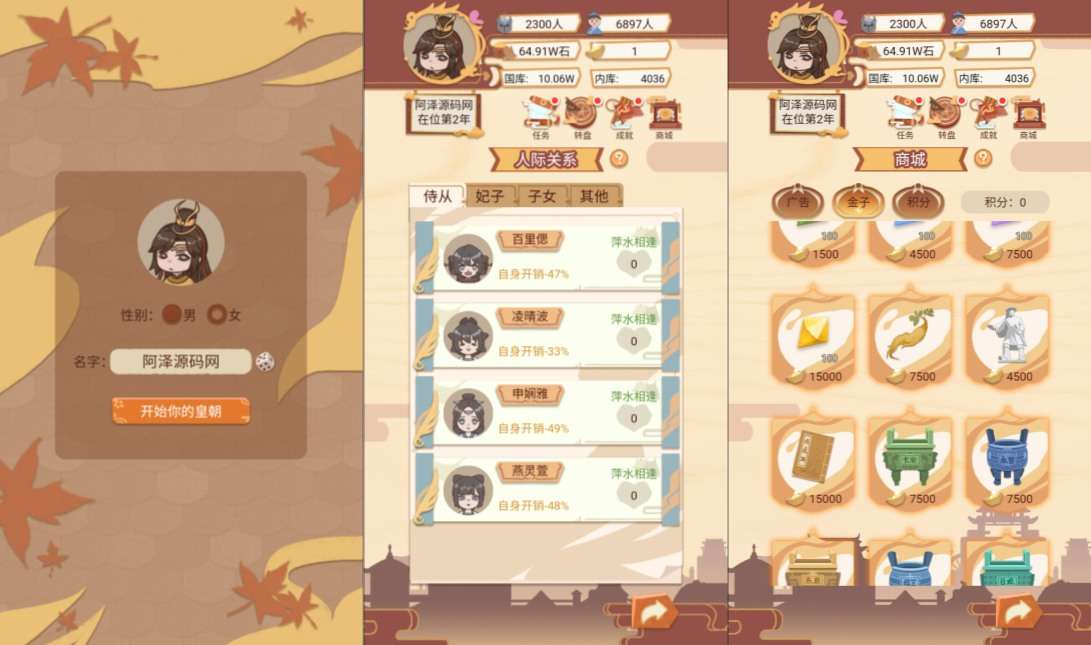Viewport: 1091px width, 645px height.
Task: Open help beside the 人际关系 title
Action: 619,158
